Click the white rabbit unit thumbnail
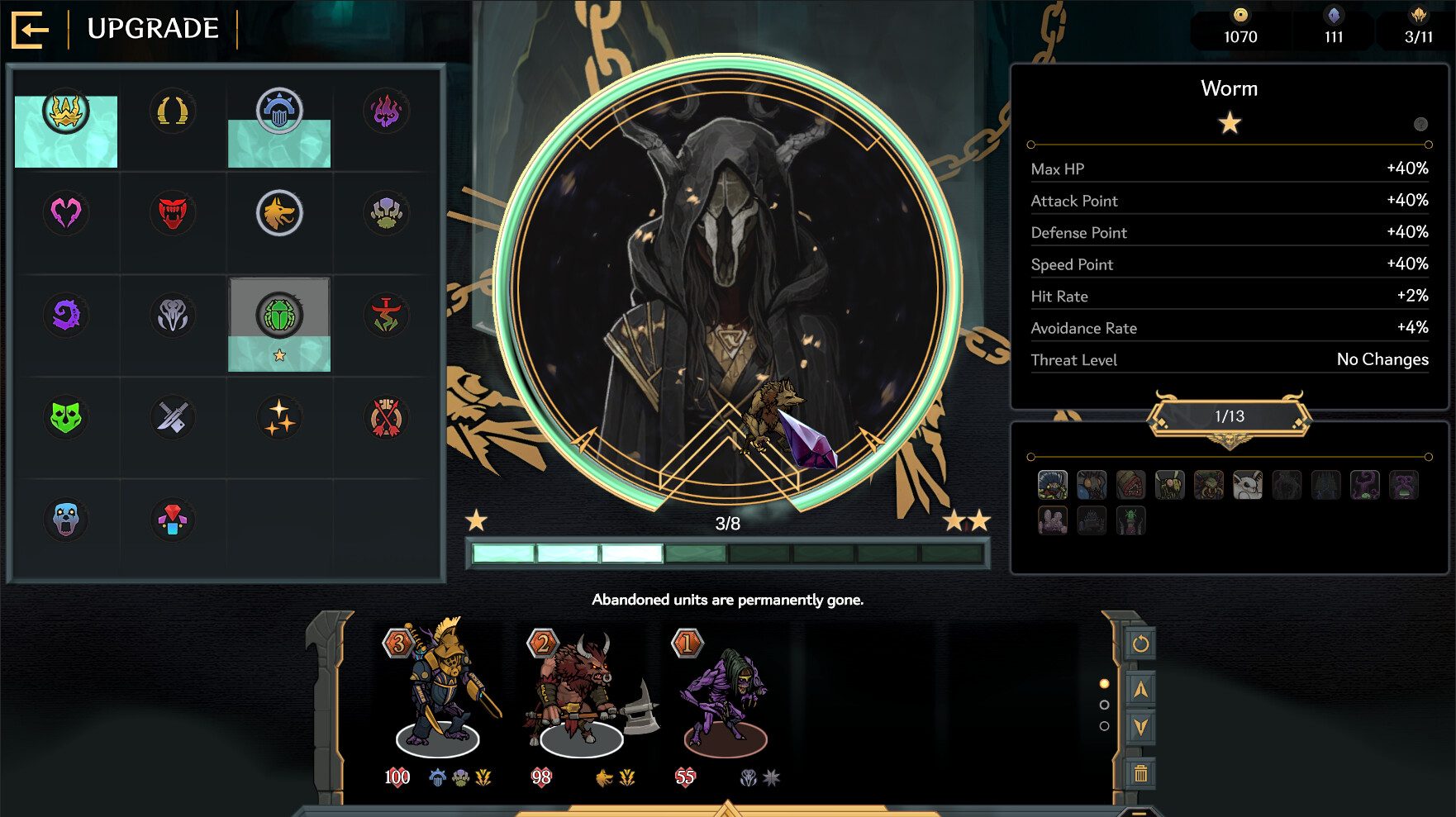 pyautogui.click(x=1246, y=486)
